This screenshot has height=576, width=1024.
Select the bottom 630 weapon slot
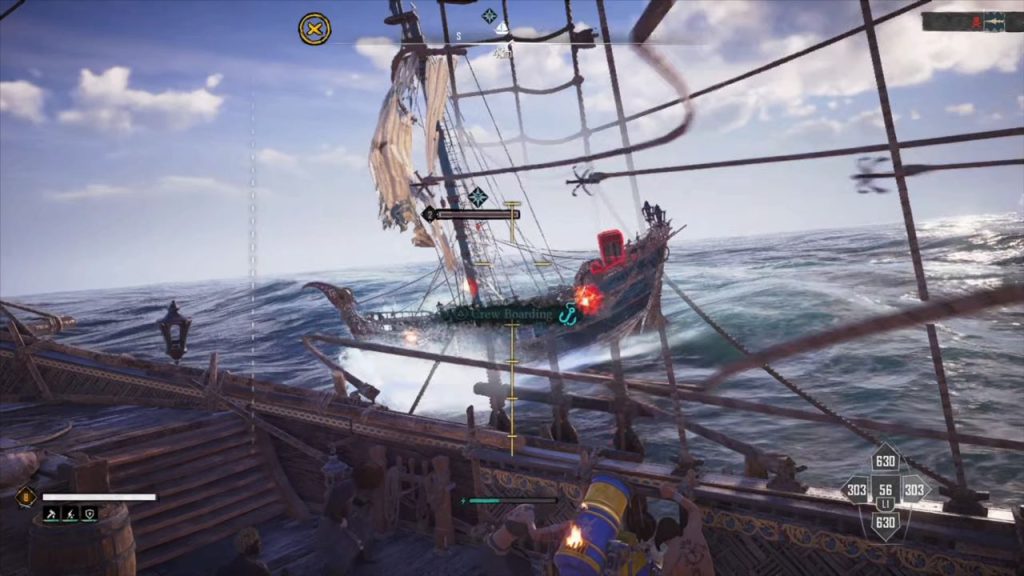tap(885, 521)
